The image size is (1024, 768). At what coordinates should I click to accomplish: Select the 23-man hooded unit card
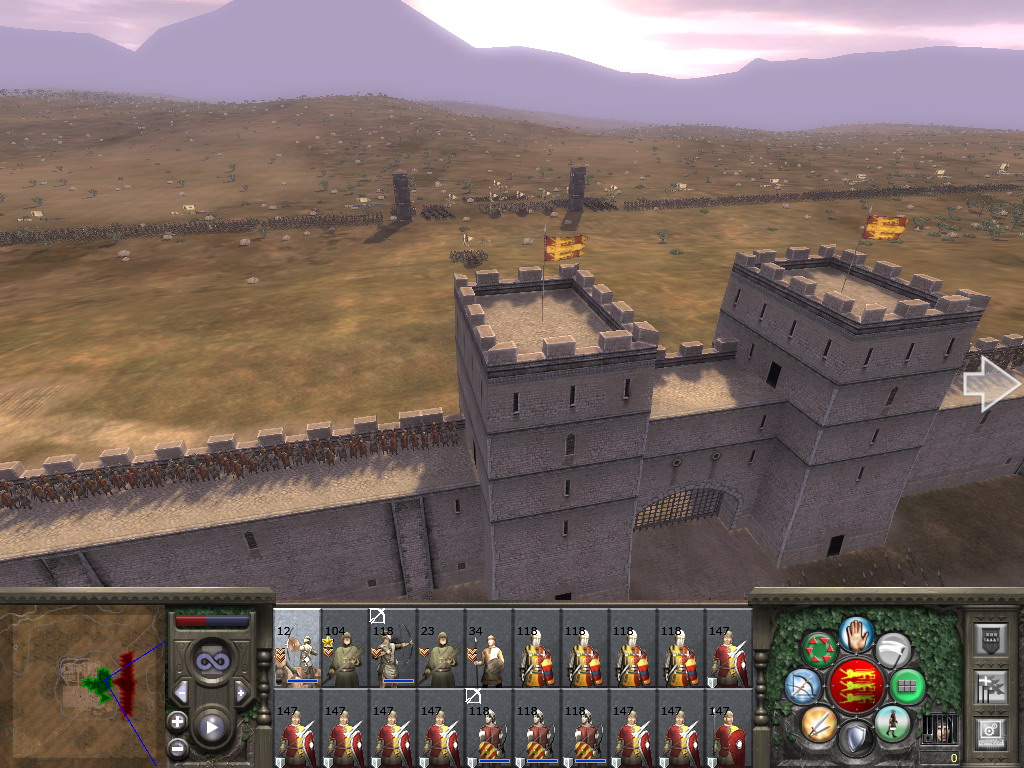[441, 649]
